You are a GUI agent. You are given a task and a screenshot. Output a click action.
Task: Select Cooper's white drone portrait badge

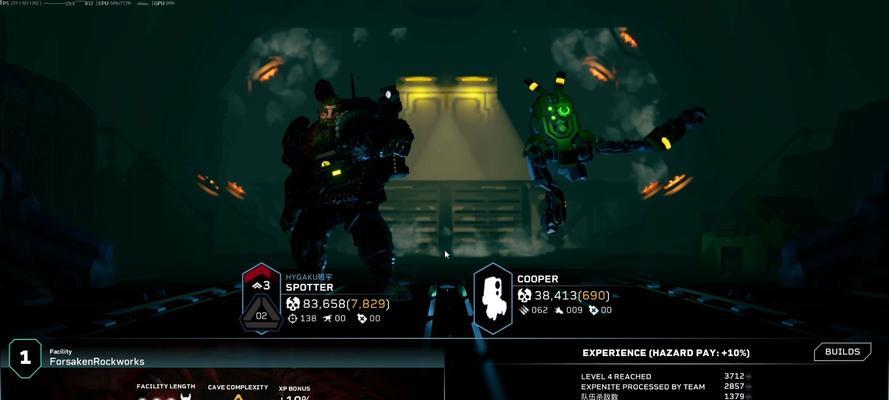[x=492, y=298]
